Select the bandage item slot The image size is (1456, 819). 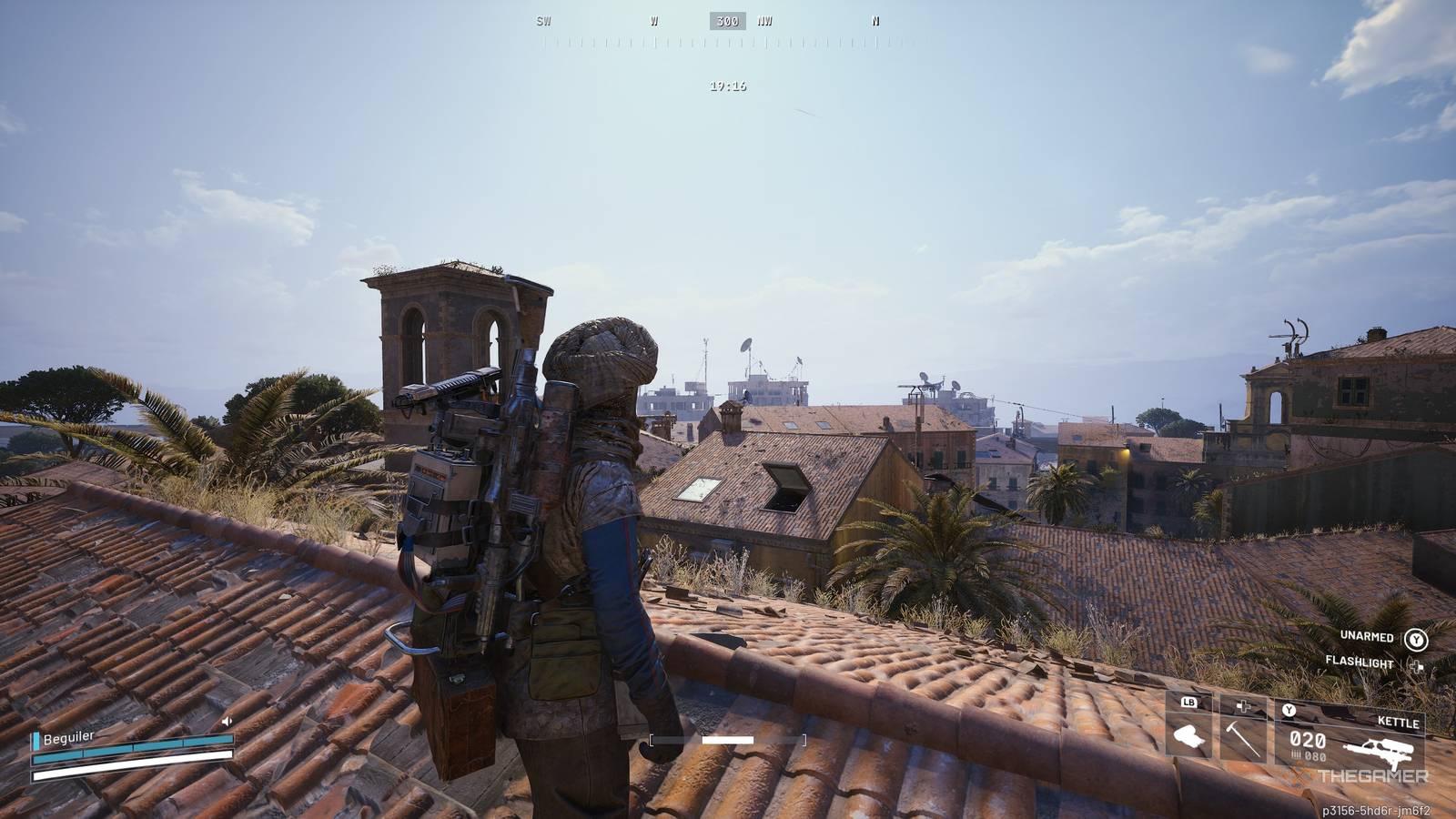[x=1189, y=731]
